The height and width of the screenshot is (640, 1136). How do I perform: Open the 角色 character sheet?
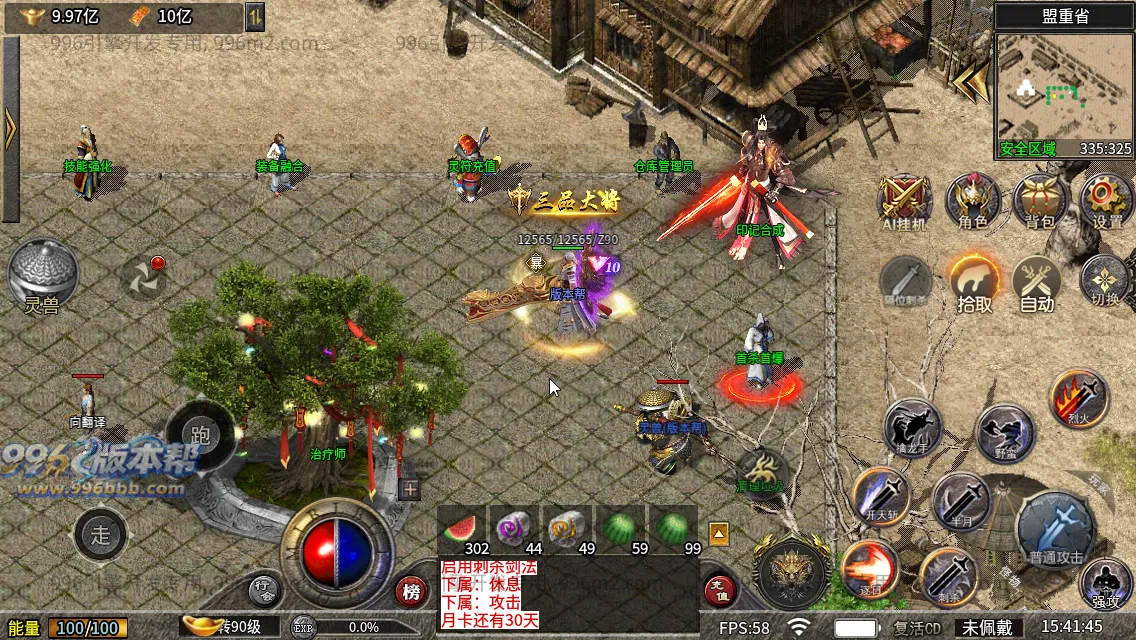tap(972, 200)
